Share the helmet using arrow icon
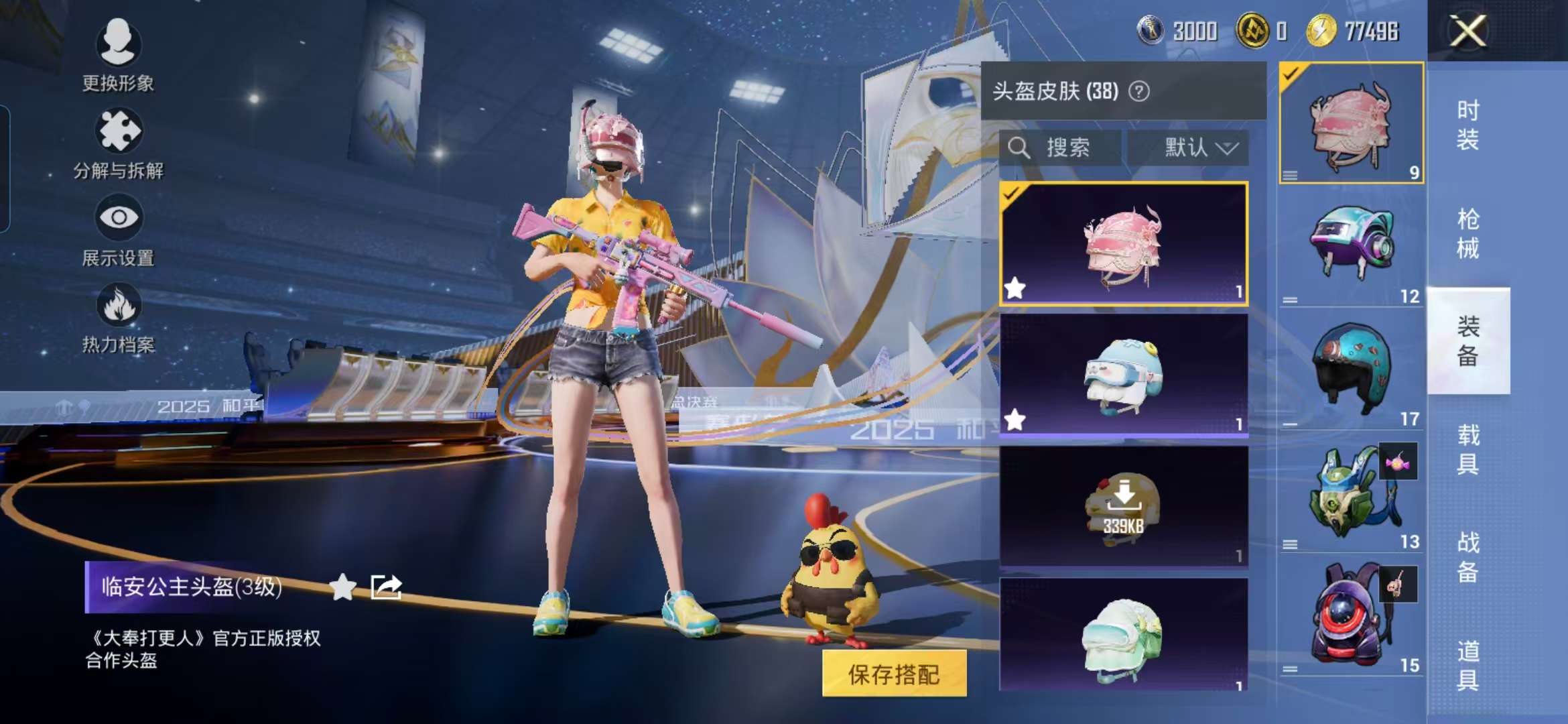1568x724 pixels. tap(386, 587)
